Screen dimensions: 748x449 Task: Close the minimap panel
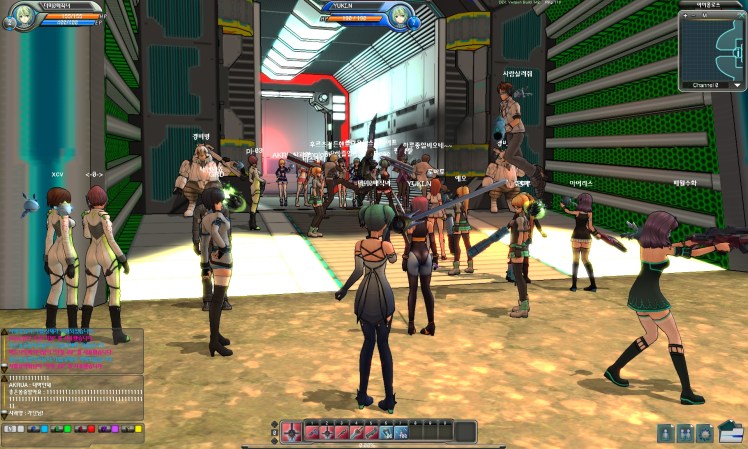741,16
